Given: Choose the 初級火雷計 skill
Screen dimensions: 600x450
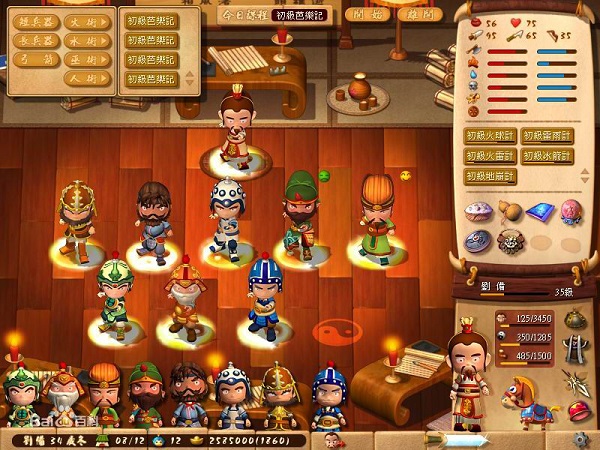Looking at the screenshot, I should point(489,156).
